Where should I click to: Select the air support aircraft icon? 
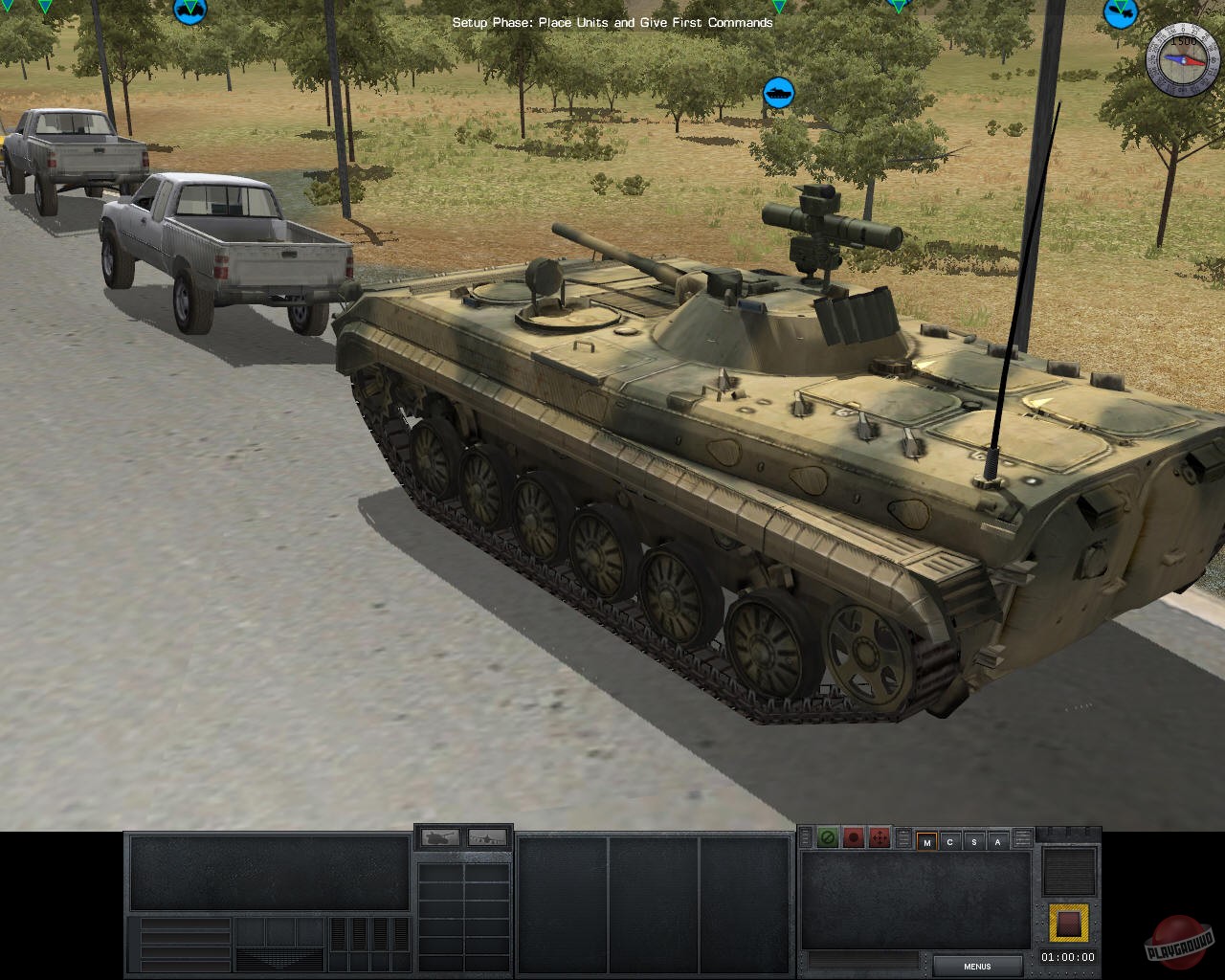tap(486, 837)
